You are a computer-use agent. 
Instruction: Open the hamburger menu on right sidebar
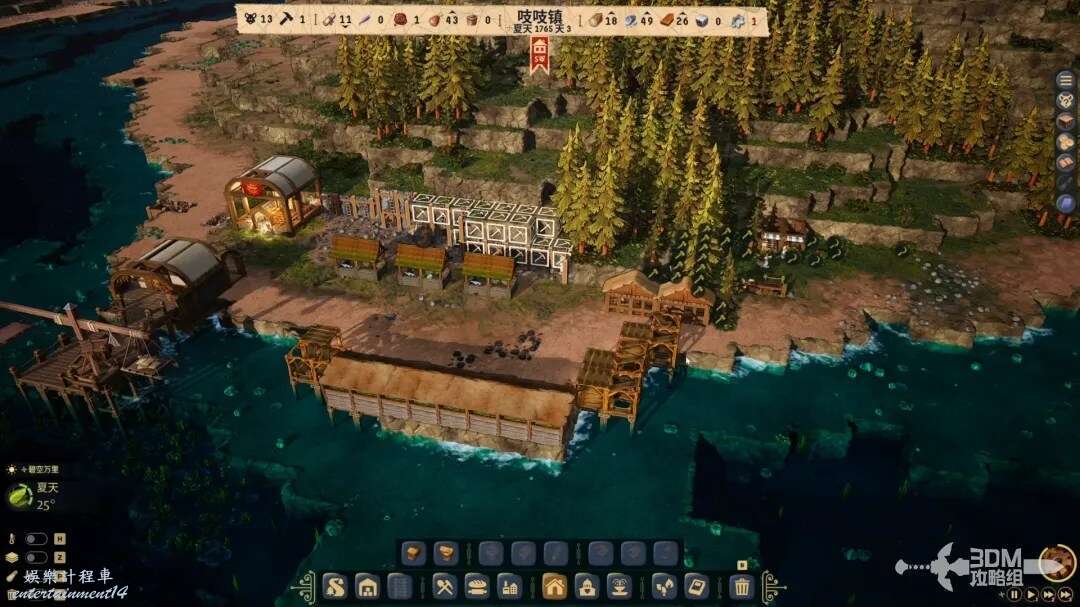(1066, 80)
